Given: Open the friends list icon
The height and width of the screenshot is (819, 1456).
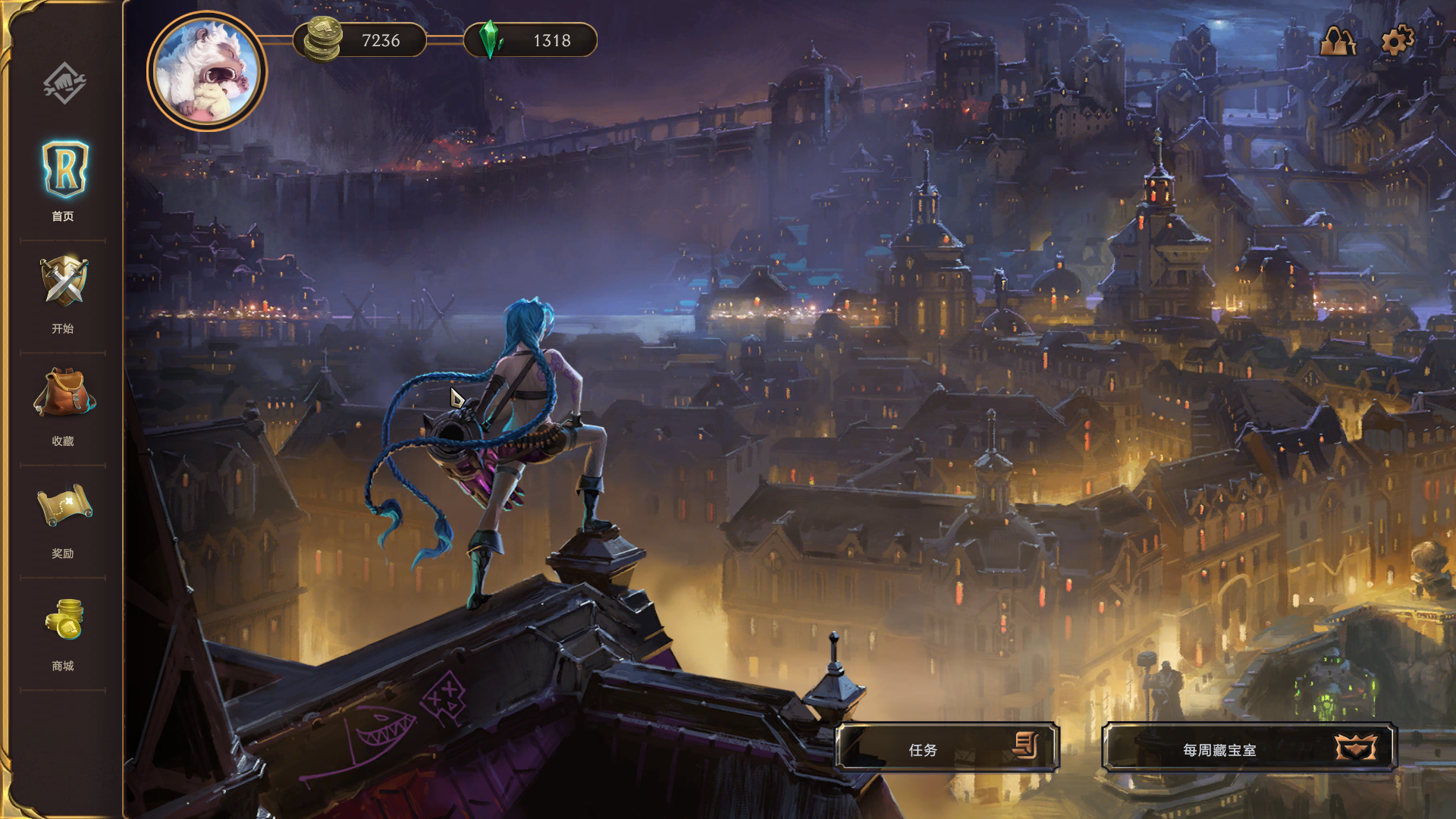Looking at the screenshot, I should 1338,41.
